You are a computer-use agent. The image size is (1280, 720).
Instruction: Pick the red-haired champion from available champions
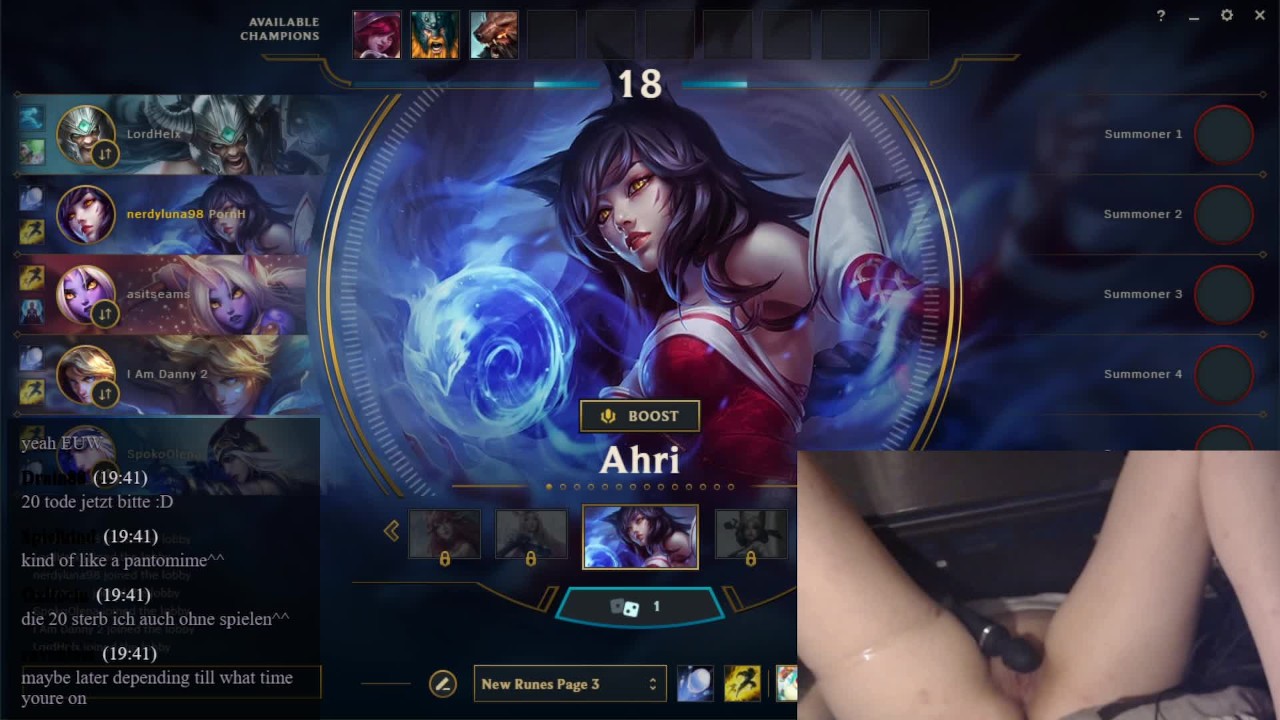tap(377, 35)
